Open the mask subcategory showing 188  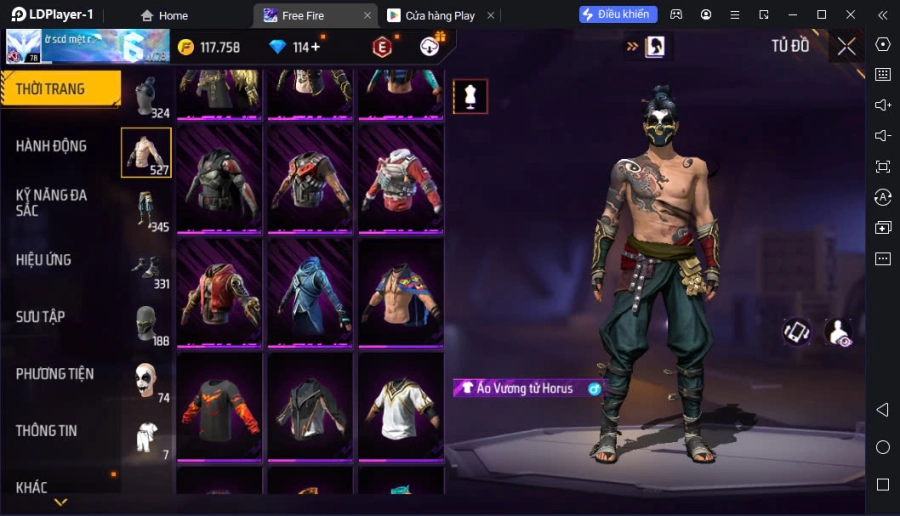pos(147,324)
